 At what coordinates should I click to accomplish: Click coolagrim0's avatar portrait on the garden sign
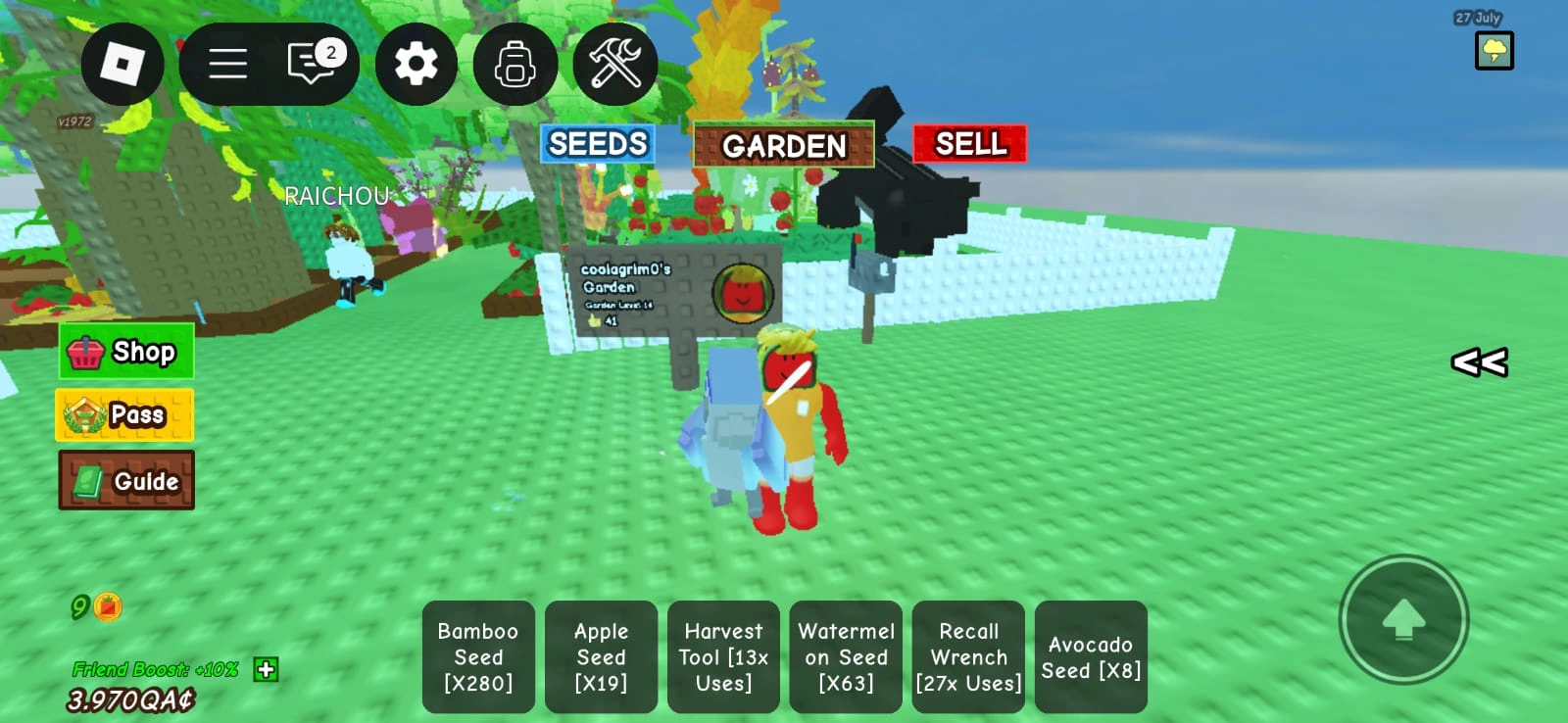coord(745,293)
